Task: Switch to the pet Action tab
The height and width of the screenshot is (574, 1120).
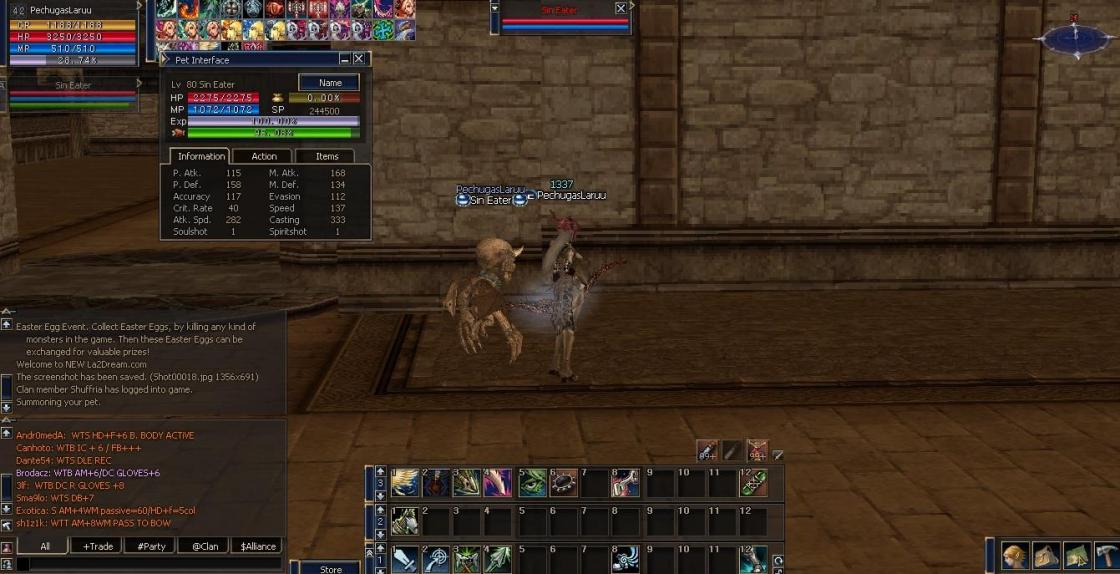Action: (264, 156)
